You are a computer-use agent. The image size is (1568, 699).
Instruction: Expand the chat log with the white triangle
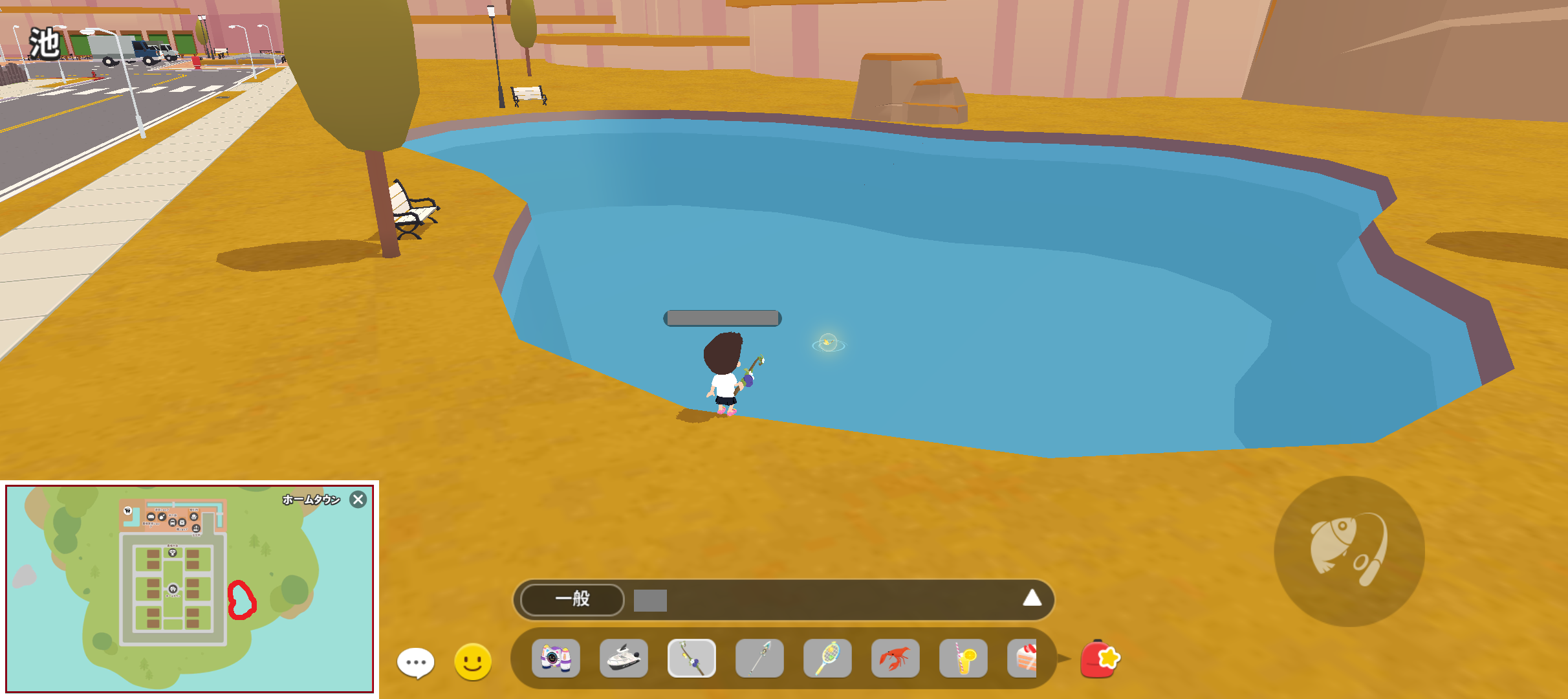(1032, 598)
